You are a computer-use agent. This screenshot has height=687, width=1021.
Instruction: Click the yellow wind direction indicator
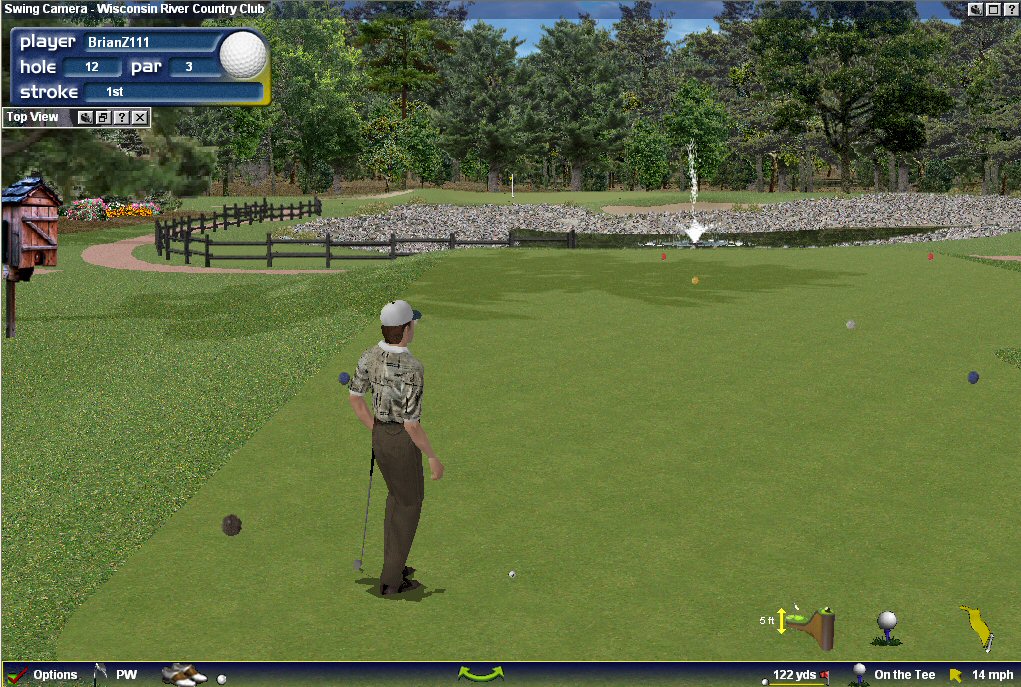[975, 626]
